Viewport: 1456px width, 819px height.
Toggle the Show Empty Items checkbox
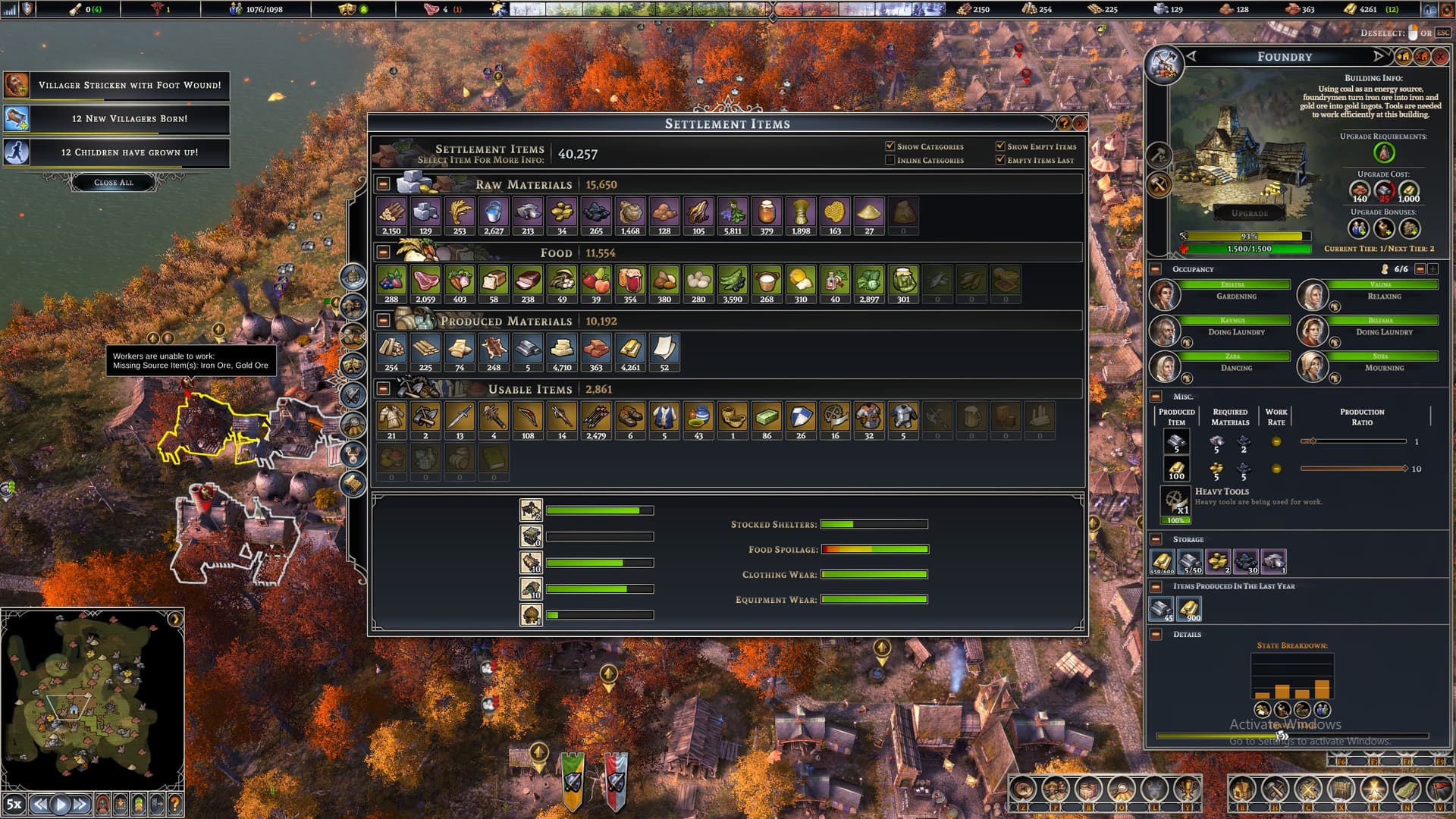coord(1000,146)
